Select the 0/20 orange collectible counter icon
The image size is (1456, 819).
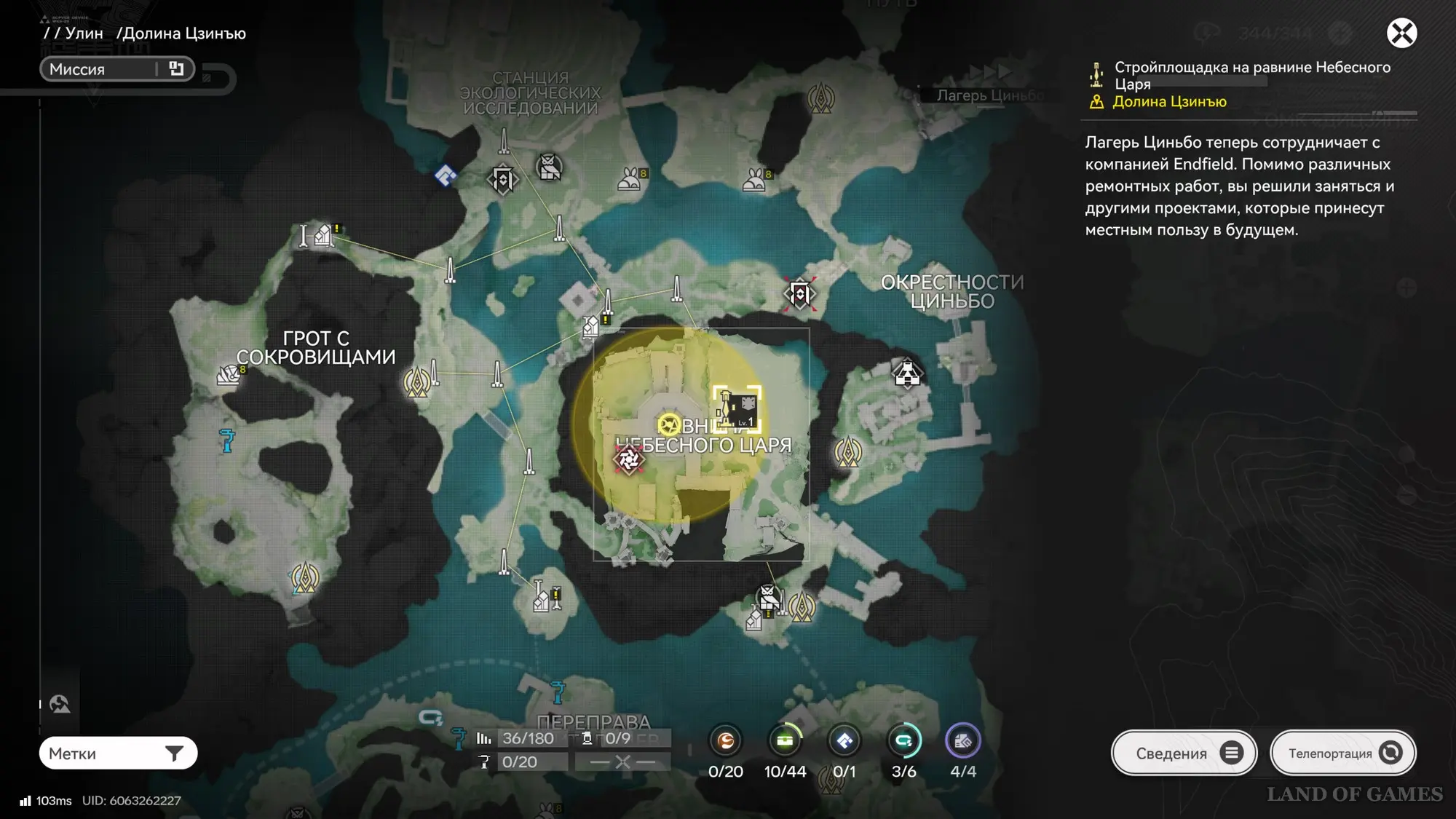726,741
